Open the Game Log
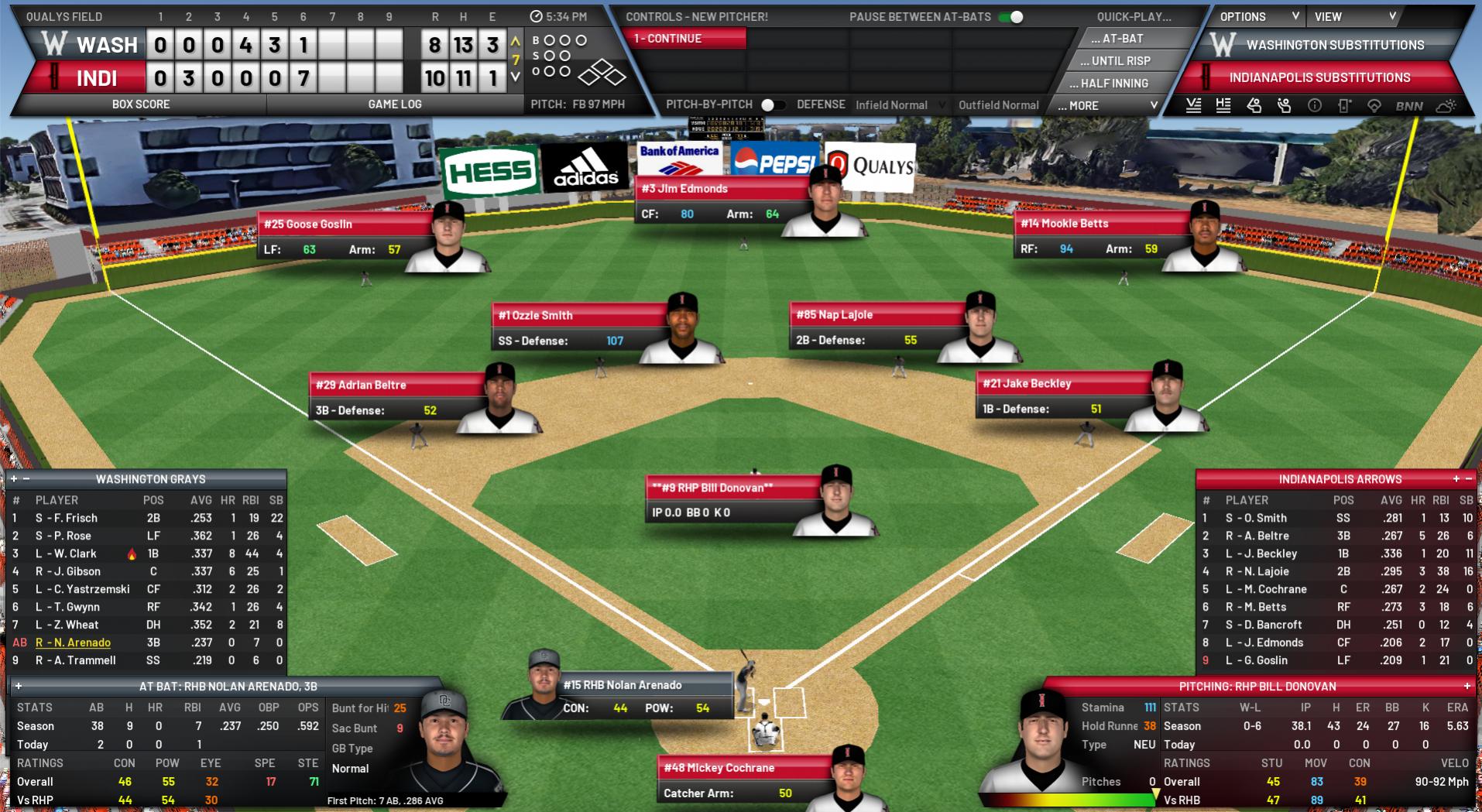Screen dimensions: 1482x812 coord(394,104)
